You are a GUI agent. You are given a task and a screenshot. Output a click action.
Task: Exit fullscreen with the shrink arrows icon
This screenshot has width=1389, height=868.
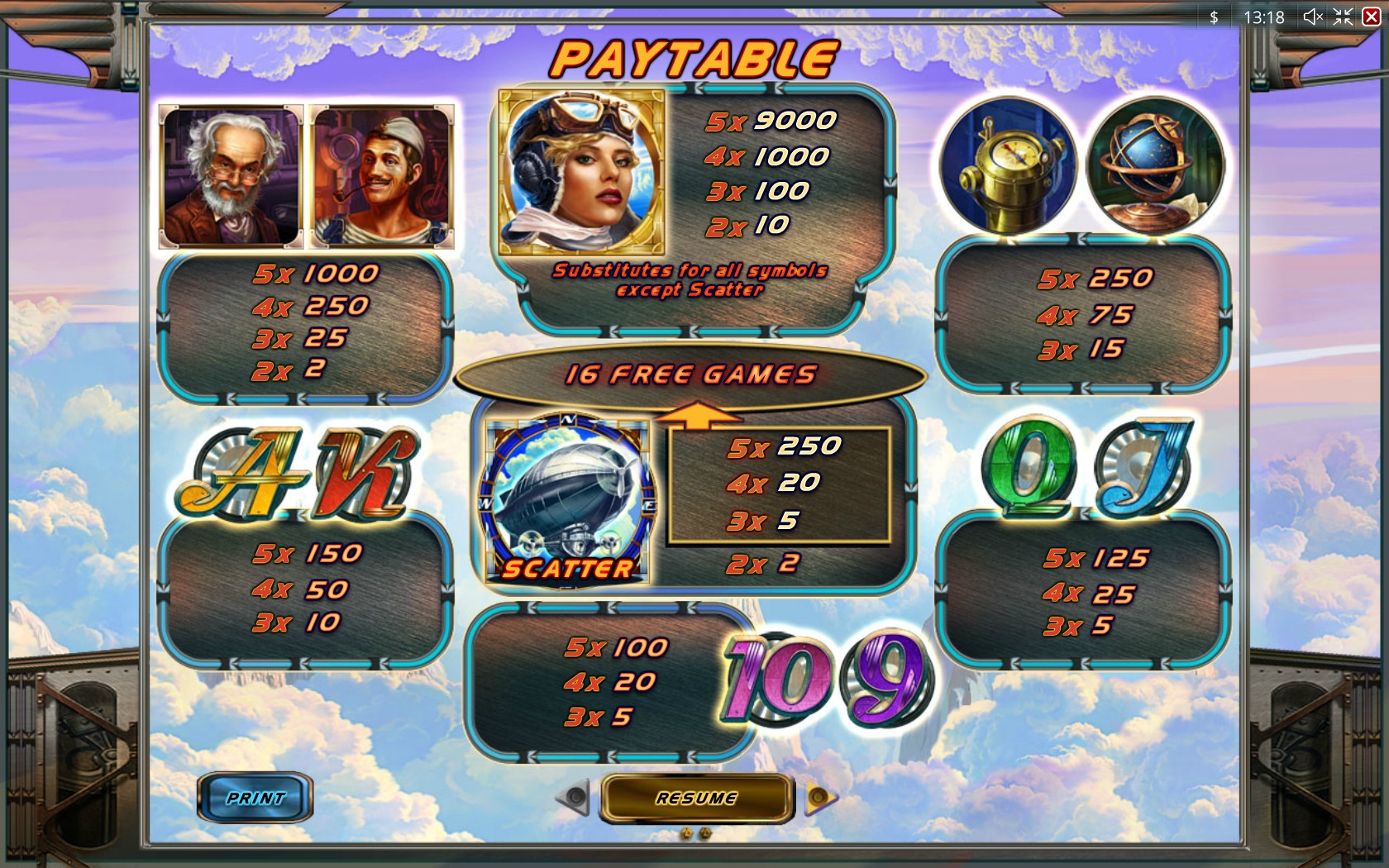(1343, 17)
